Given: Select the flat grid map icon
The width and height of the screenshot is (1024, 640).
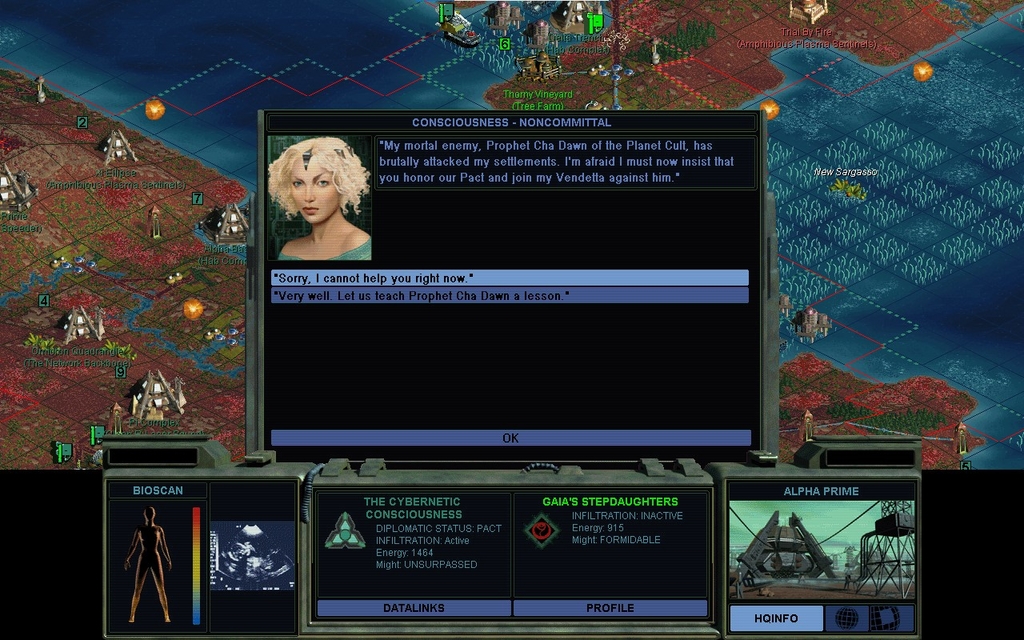Looking at the screenshot, I should [884, 618].
